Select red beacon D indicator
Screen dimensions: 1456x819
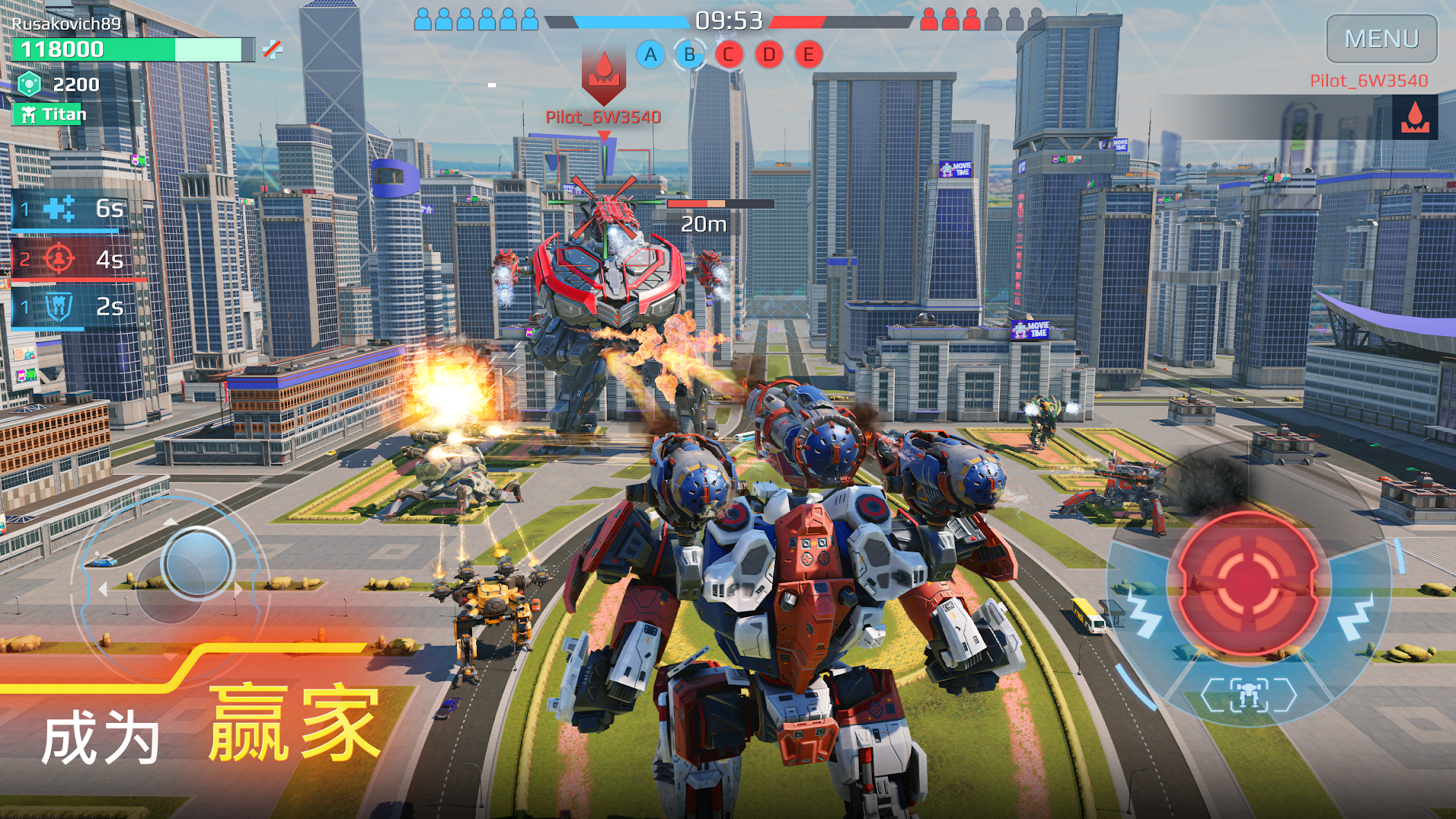[768, 55]
